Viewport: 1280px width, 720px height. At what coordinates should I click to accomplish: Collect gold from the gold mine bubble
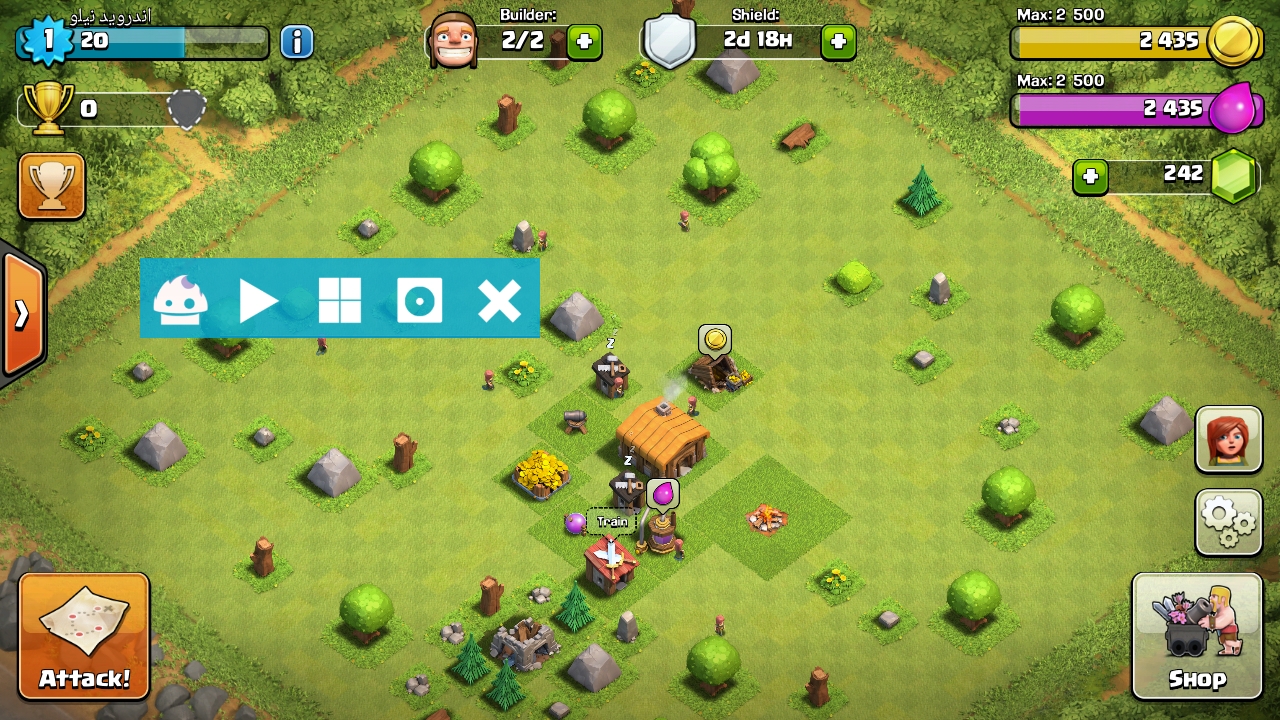click(x=714, y=341)
